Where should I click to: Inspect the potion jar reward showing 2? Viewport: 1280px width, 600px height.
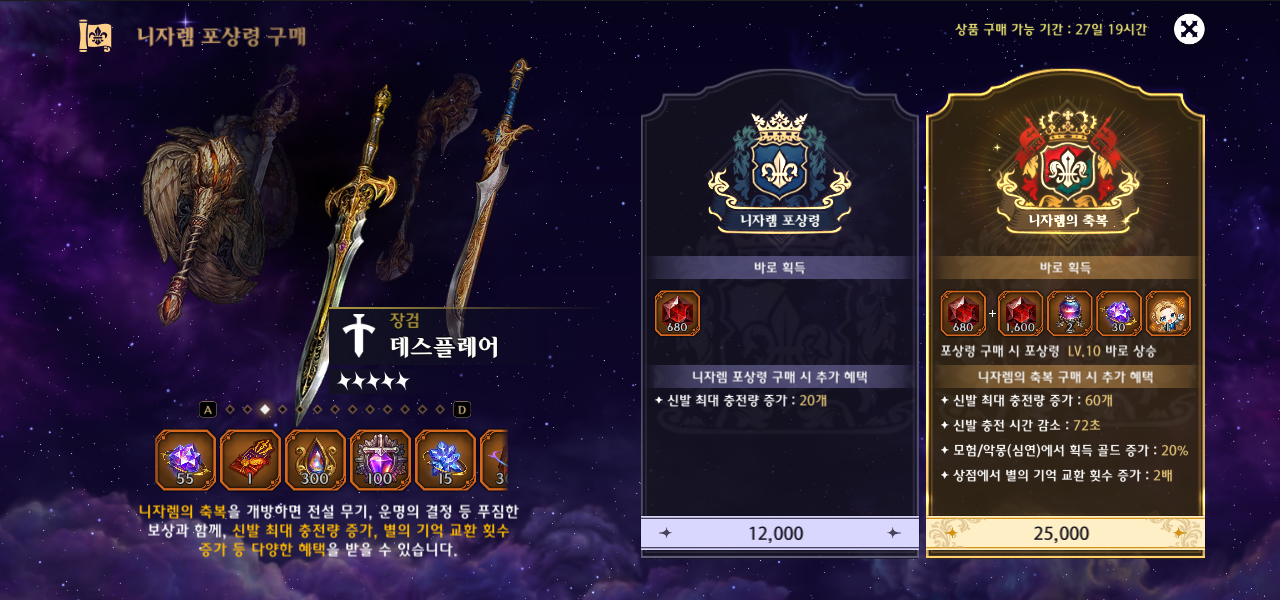(1069, 313)
